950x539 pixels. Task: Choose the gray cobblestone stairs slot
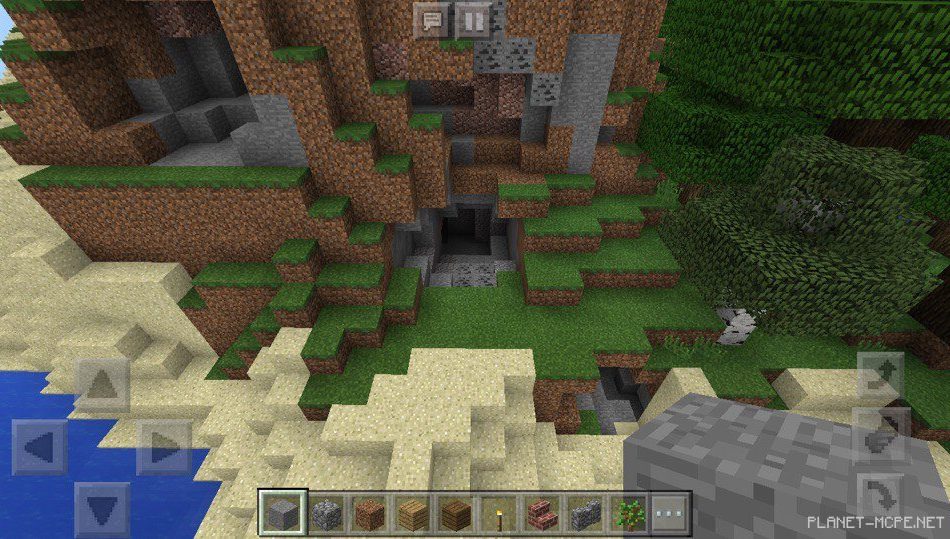click(x=585, y=514)
